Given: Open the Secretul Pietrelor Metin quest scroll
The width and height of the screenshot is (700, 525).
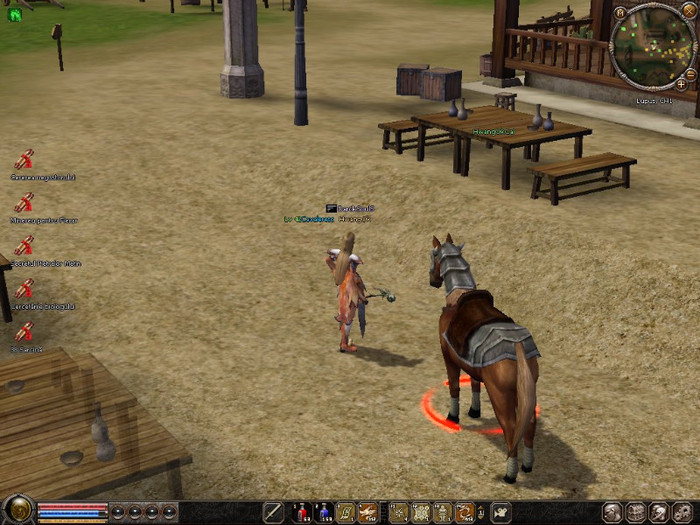Looking at the screenshot, I should coord(24,246).
